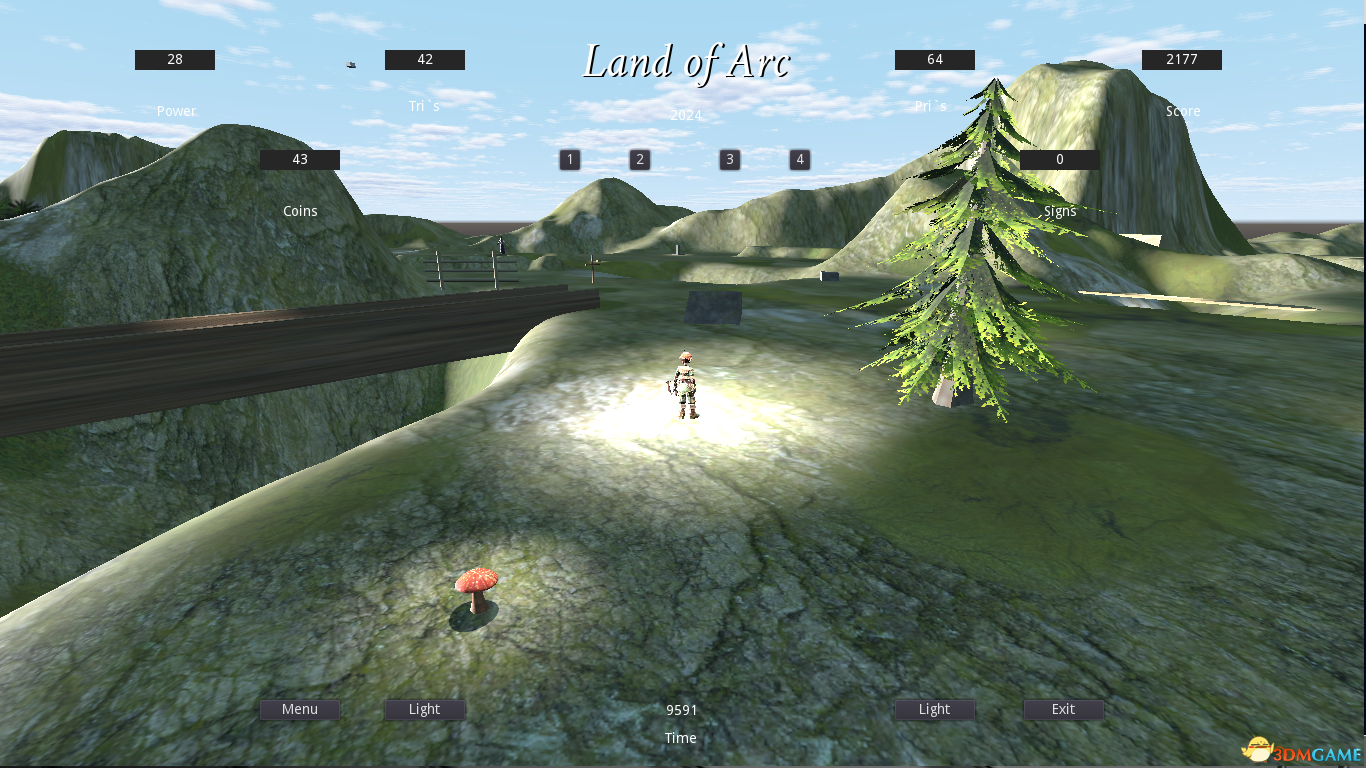
Task: Click the flying airplane in the sky
Action: pos(350,63)
